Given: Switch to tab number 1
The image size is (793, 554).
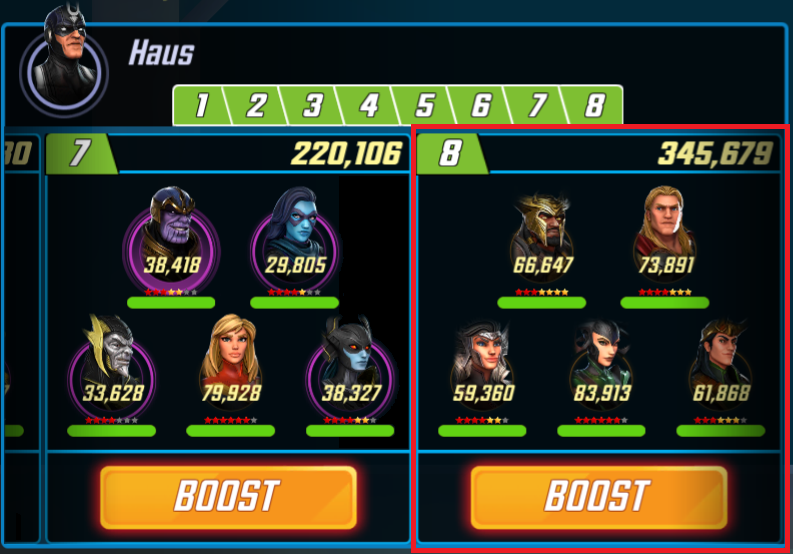Looking at the screenshot, I should (x=202, y=105).
